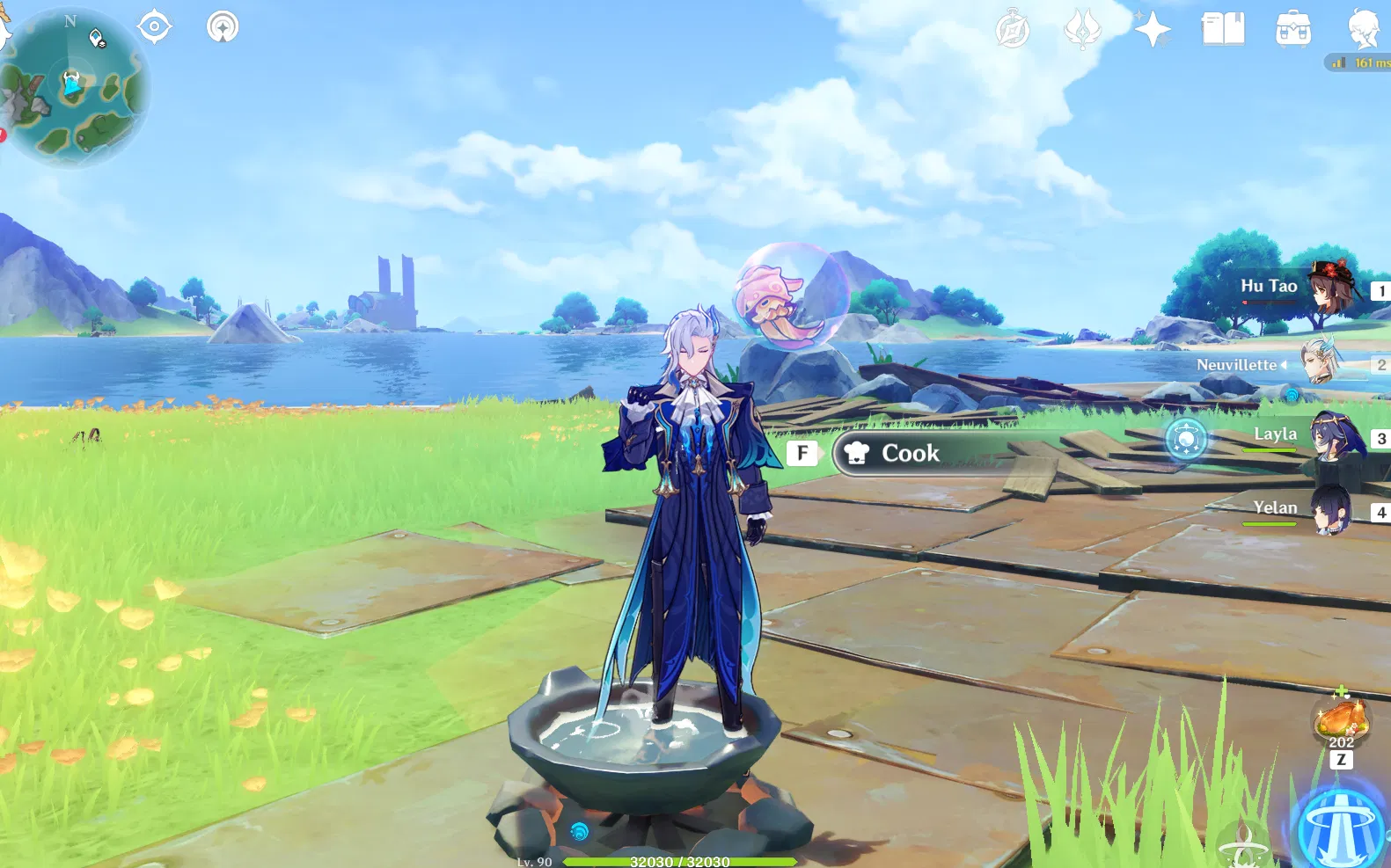
Task: Switch to Yelan in party slot 4
Action: coord(1333,510)
